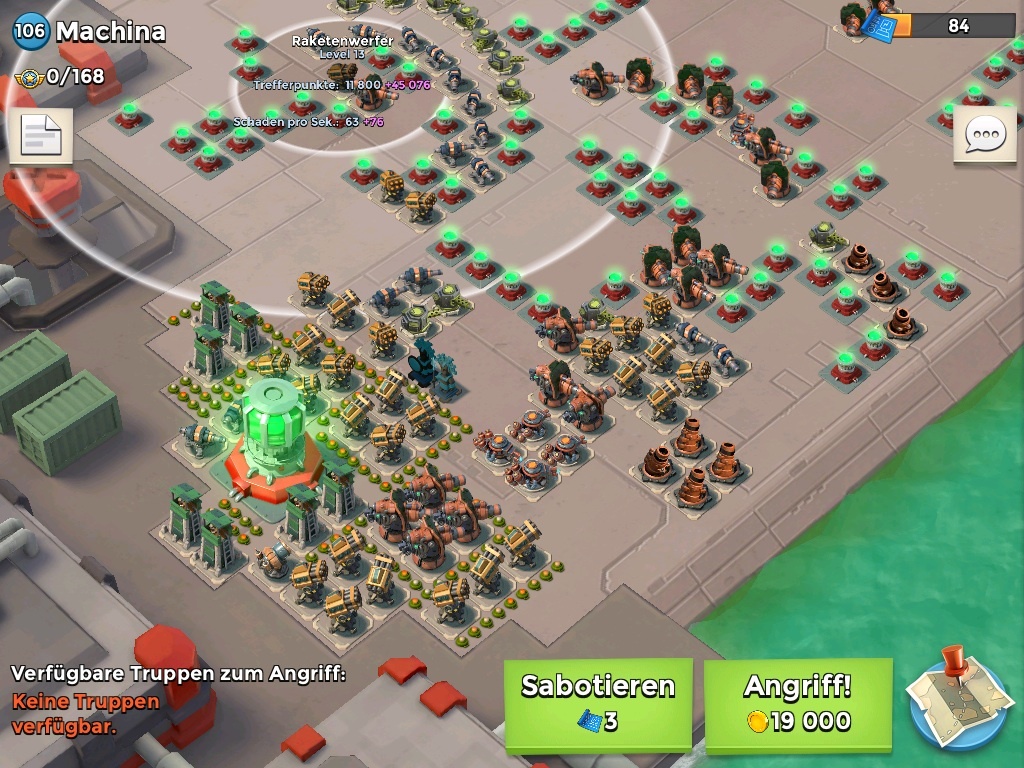Open the chat speech bubble
The image size is (1024, 768).
pos(984,134)
